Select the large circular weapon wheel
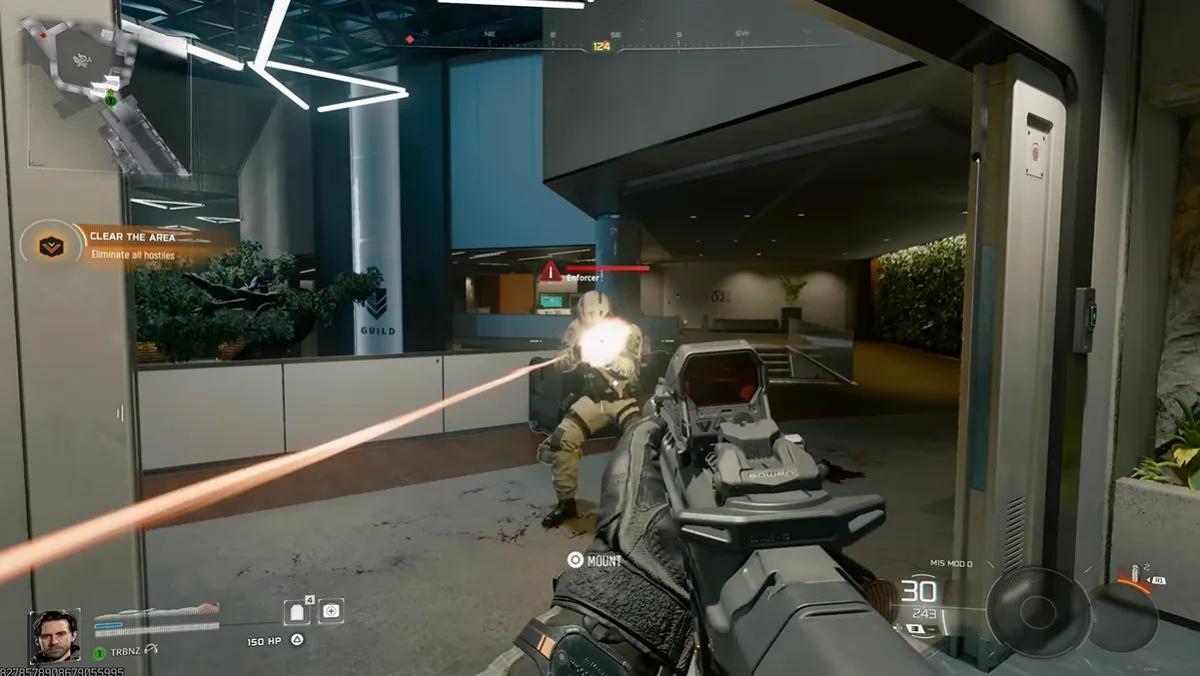This screenshot has width=1200, height=676. (1037, 611)
